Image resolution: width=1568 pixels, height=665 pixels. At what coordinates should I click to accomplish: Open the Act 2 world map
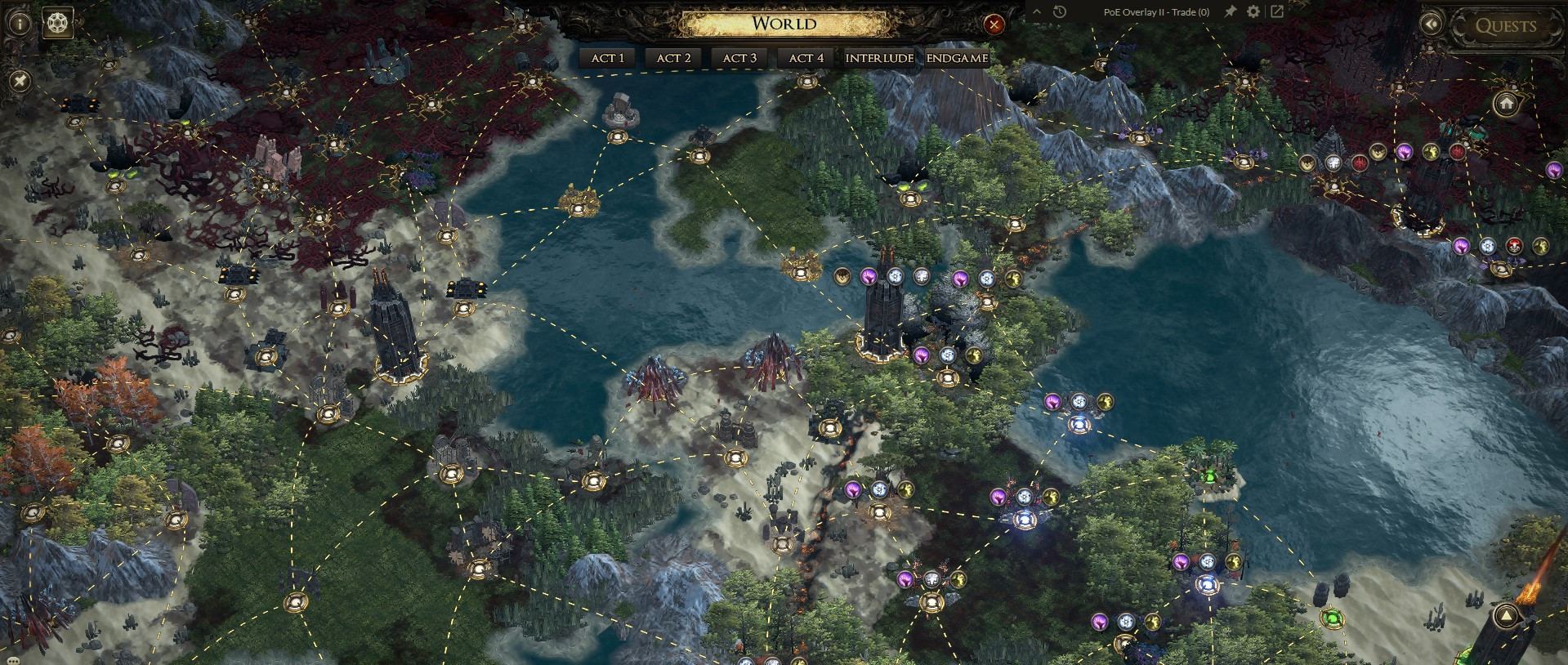point(673,58)
